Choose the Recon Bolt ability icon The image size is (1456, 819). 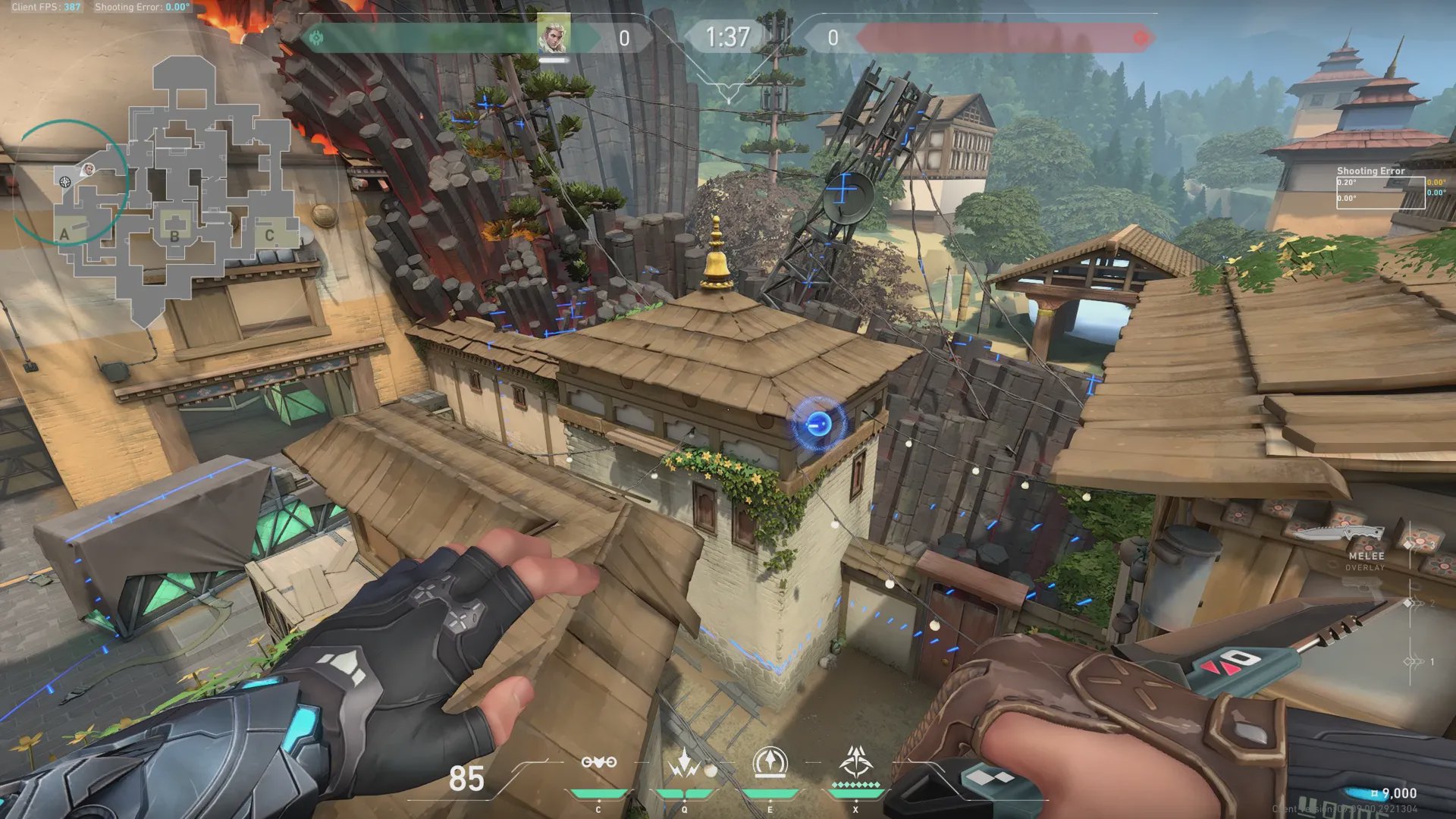[x=770, y=763]
